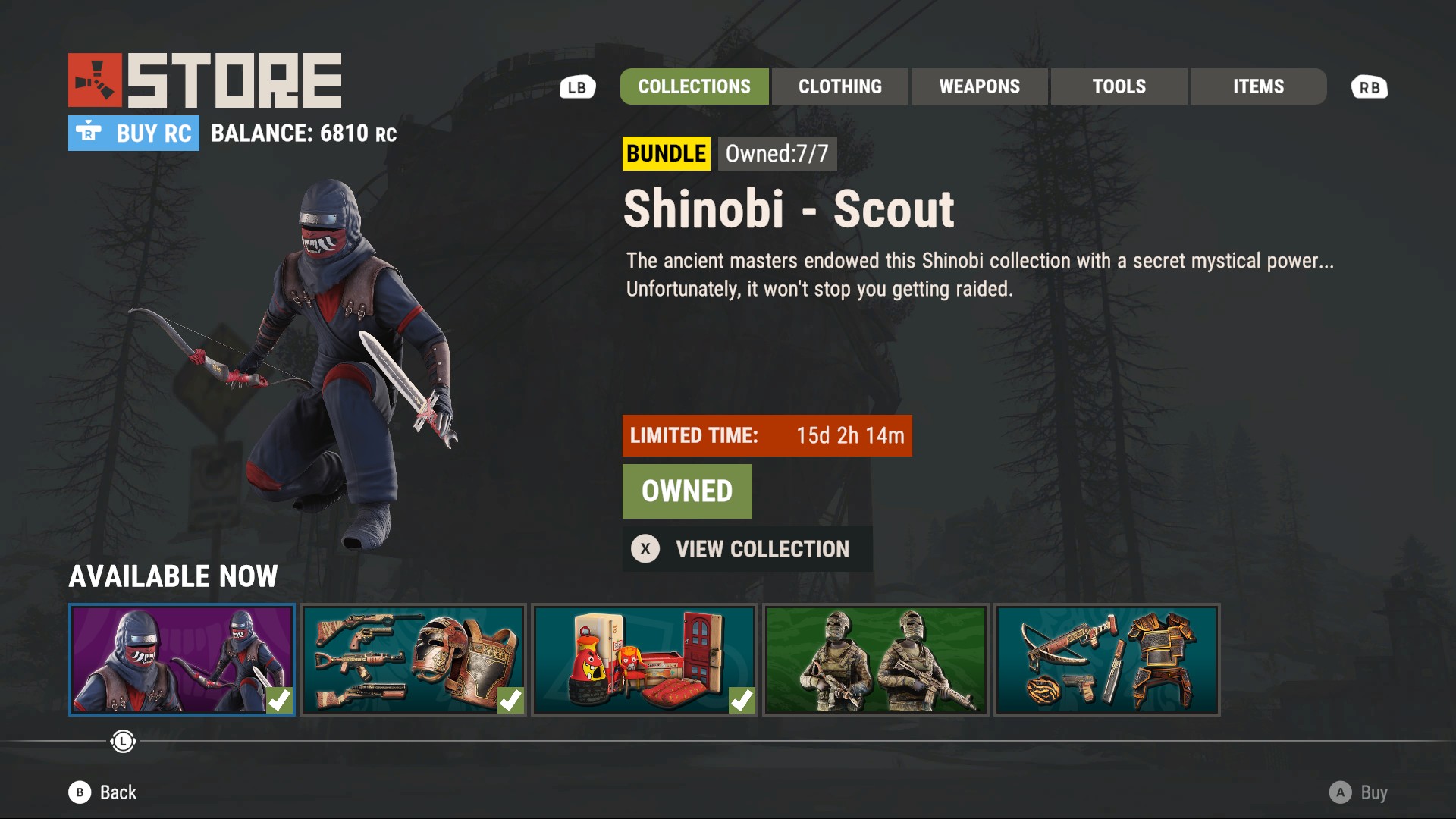Click the BUY RC button

[133, 133]
